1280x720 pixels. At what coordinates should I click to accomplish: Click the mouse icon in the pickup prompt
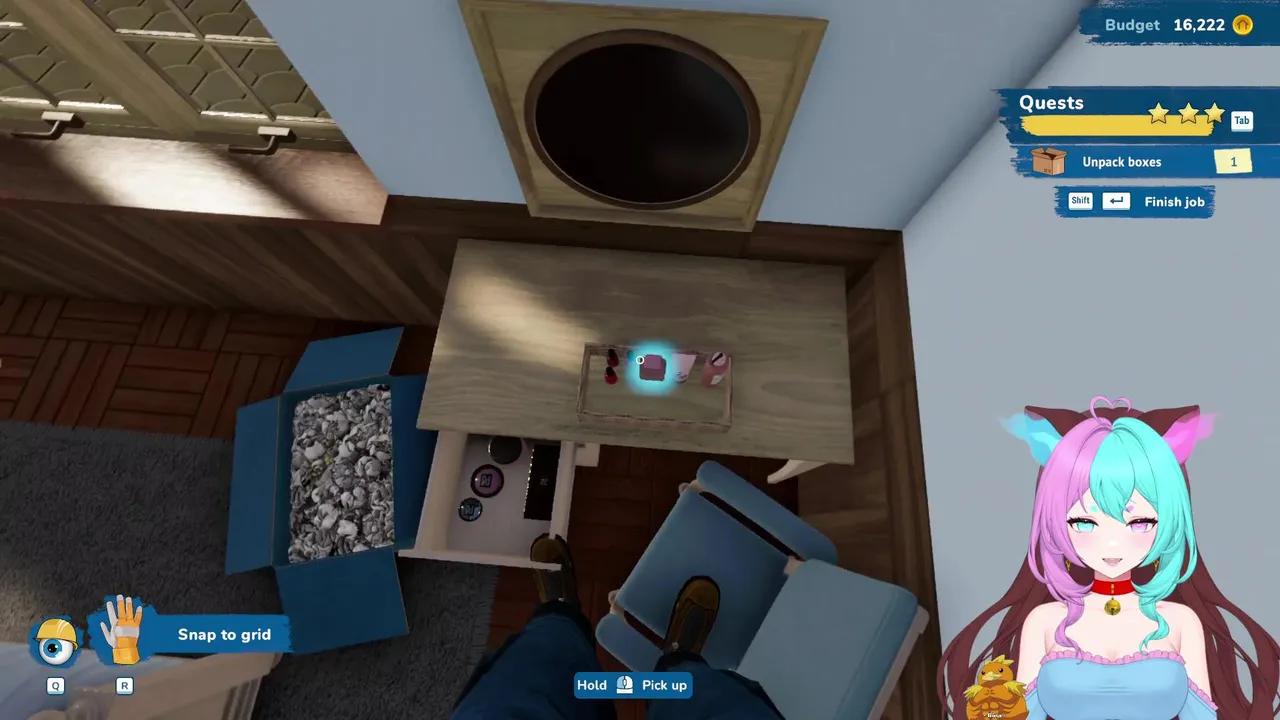point(623,685)
